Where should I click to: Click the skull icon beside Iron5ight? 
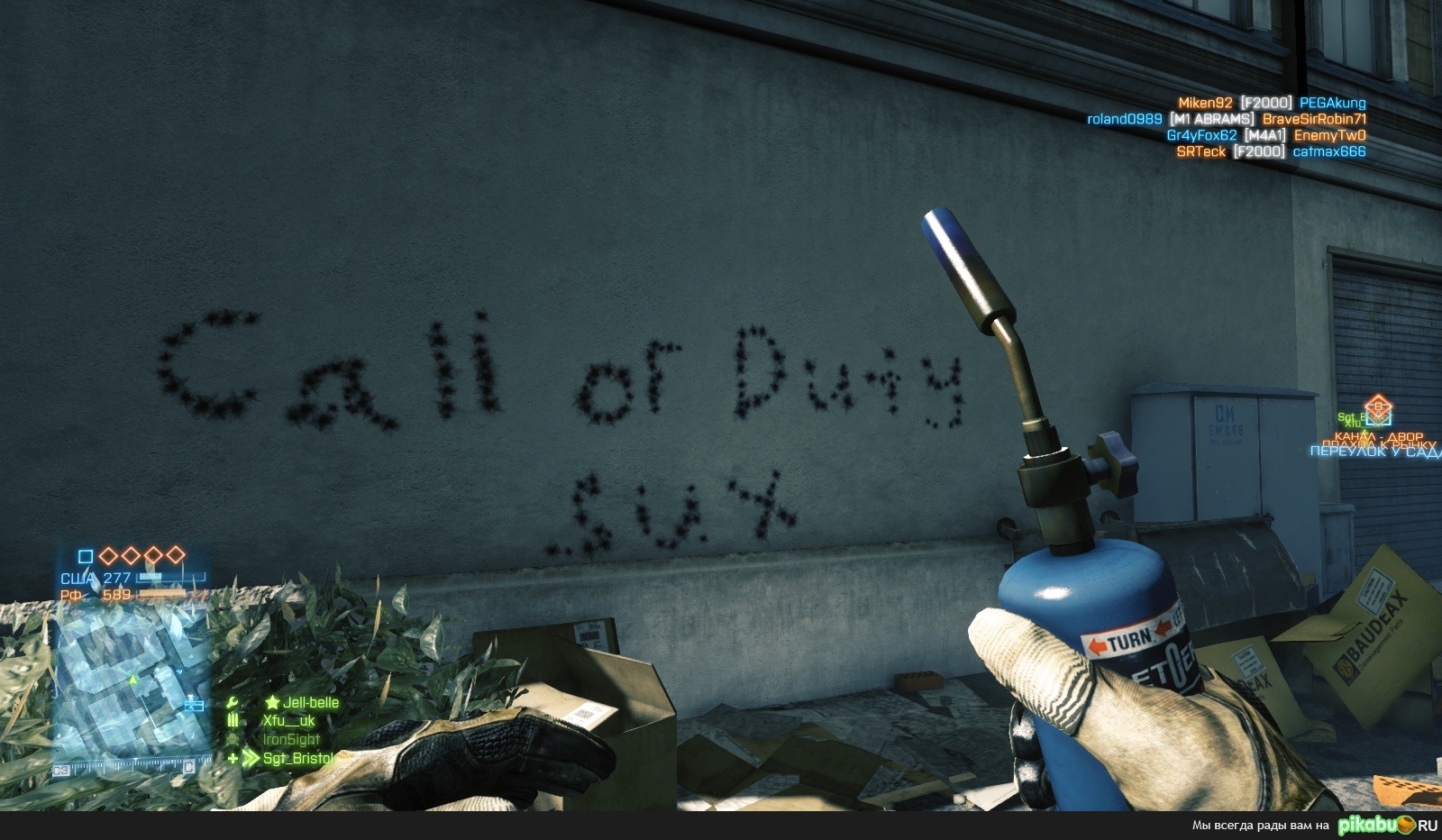233,739
